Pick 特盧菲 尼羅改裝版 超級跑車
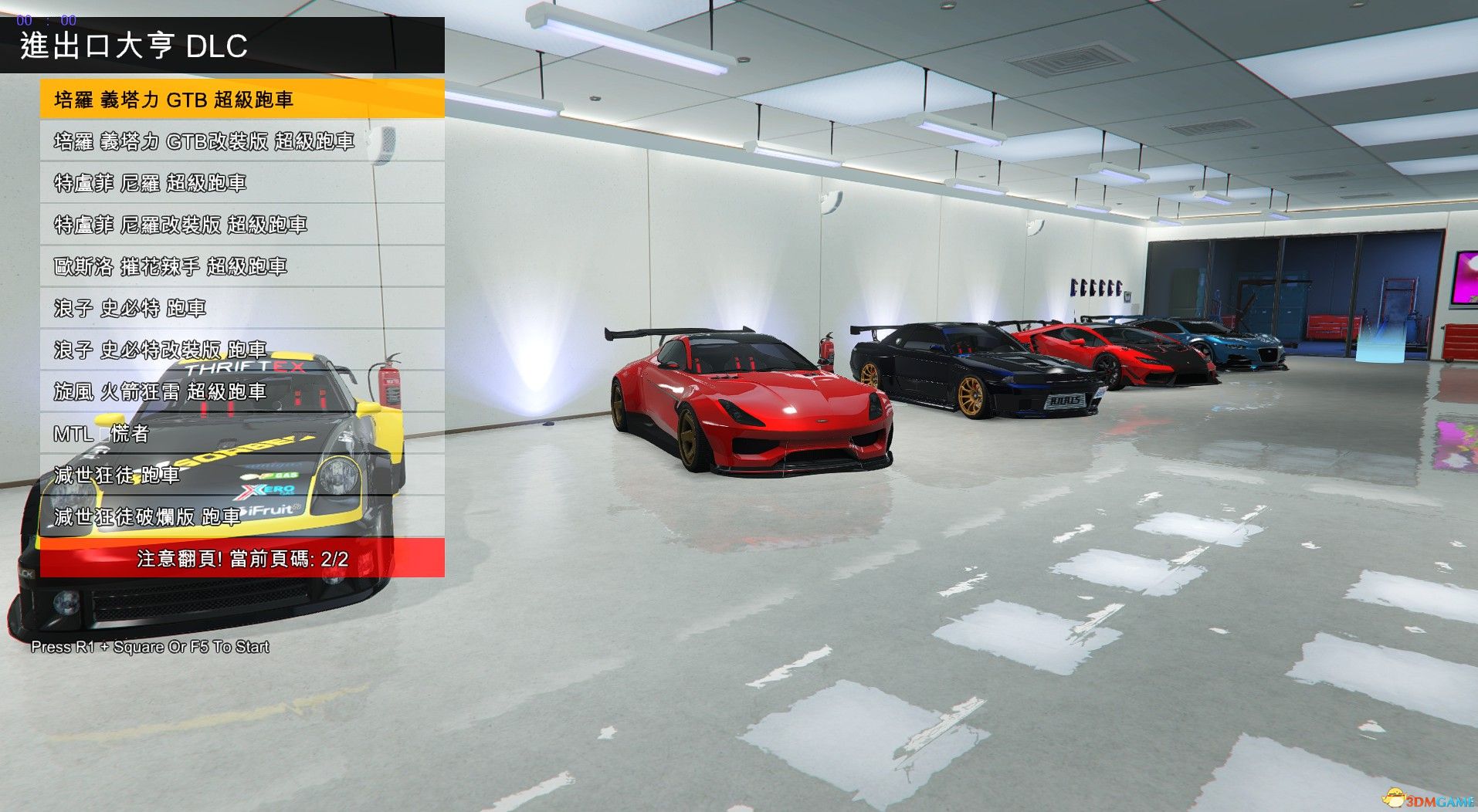 242,225
